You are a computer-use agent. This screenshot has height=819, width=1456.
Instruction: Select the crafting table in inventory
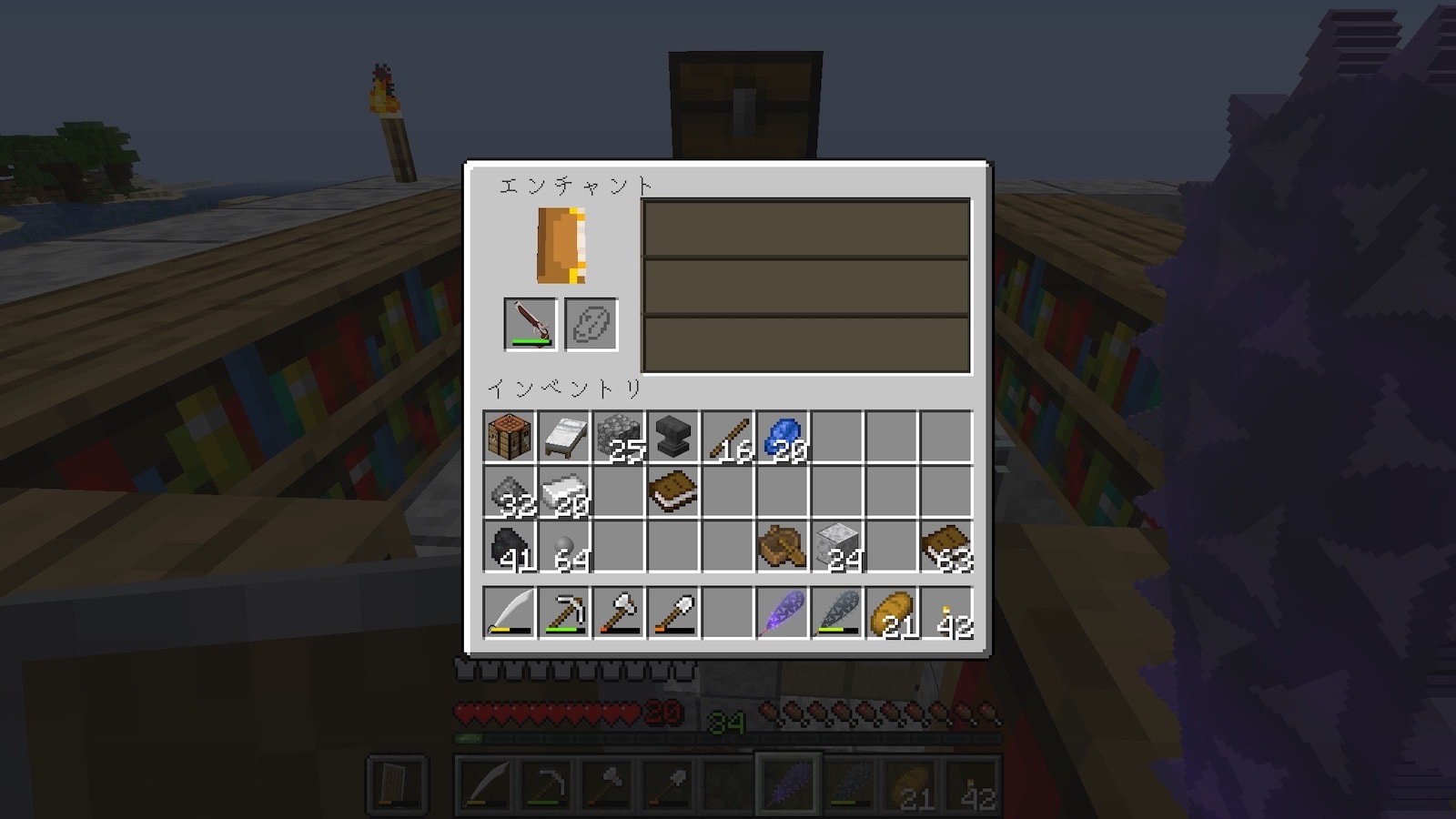point(510,438)
